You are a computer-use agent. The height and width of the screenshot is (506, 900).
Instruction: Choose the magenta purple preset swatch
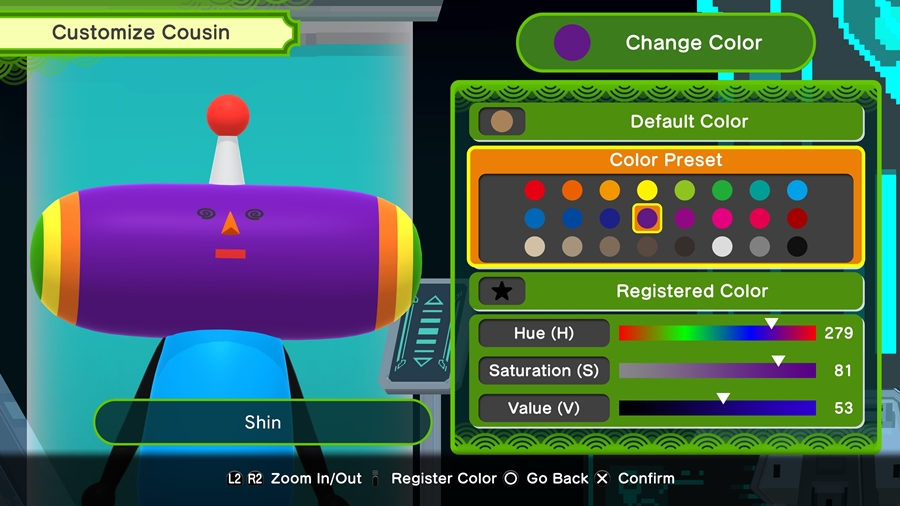(685, 218)
